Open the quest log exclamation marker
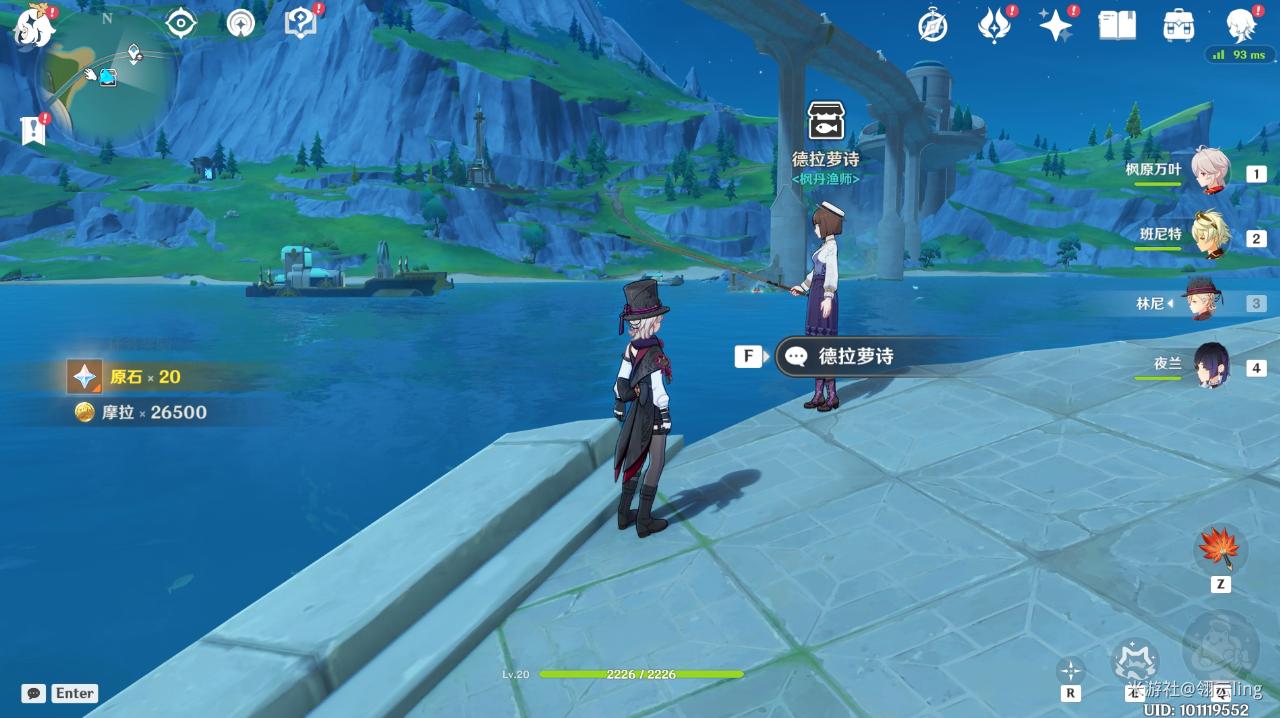This screenshot has width=1280, height=718. (x=33, y=129)
